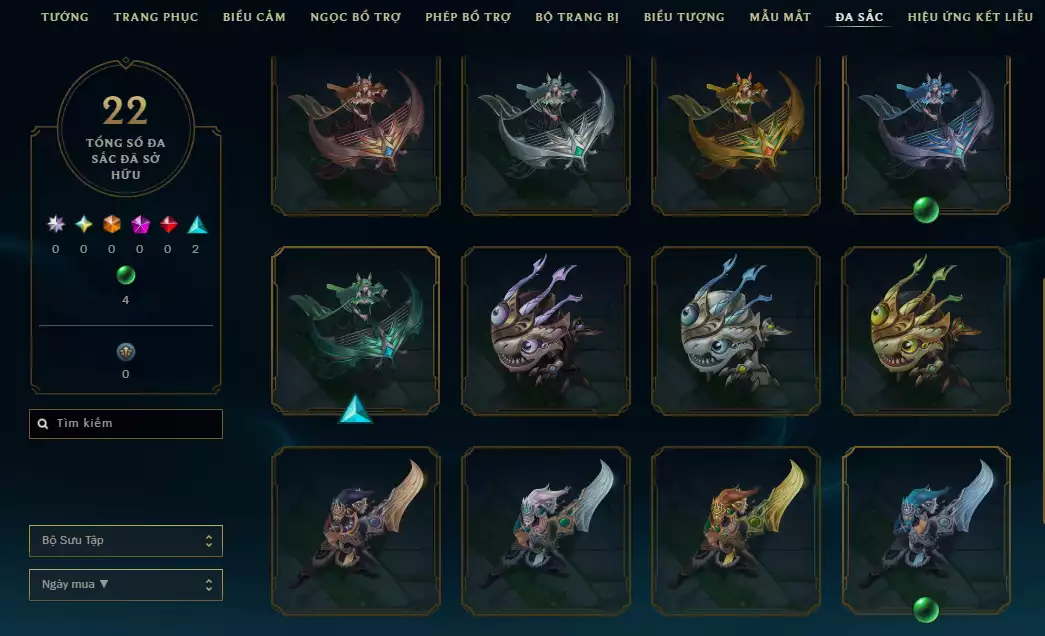Open the Phép Bổ Trợ tab
Viewport: 1045px width, 636px height.
coord(468,17)
